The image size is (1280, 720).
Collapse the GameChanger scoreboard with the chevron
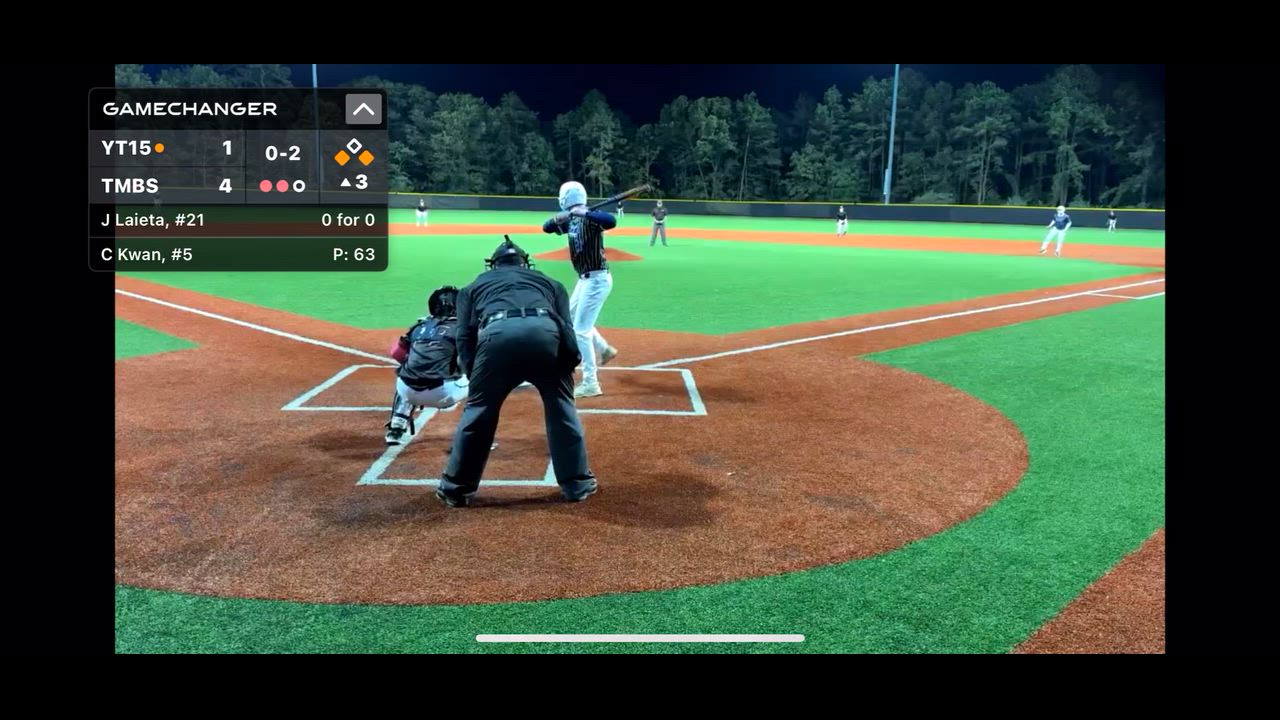363,109
